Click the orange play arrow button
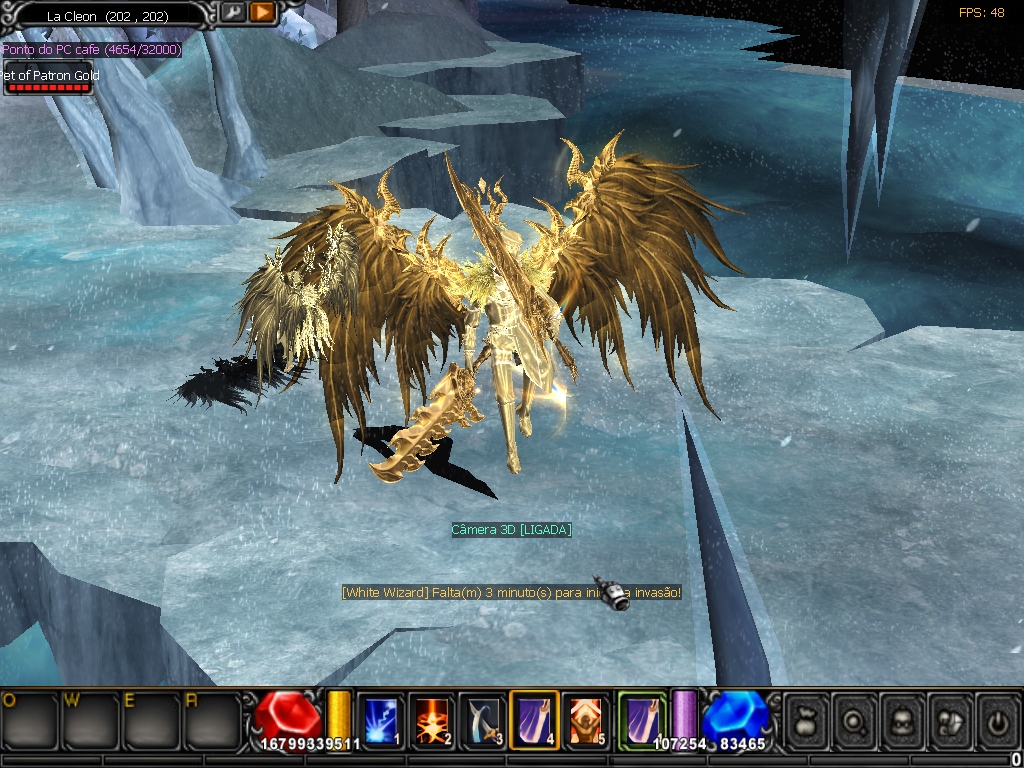This screenshot has width=1024, height=768. [x=262, y=12]
